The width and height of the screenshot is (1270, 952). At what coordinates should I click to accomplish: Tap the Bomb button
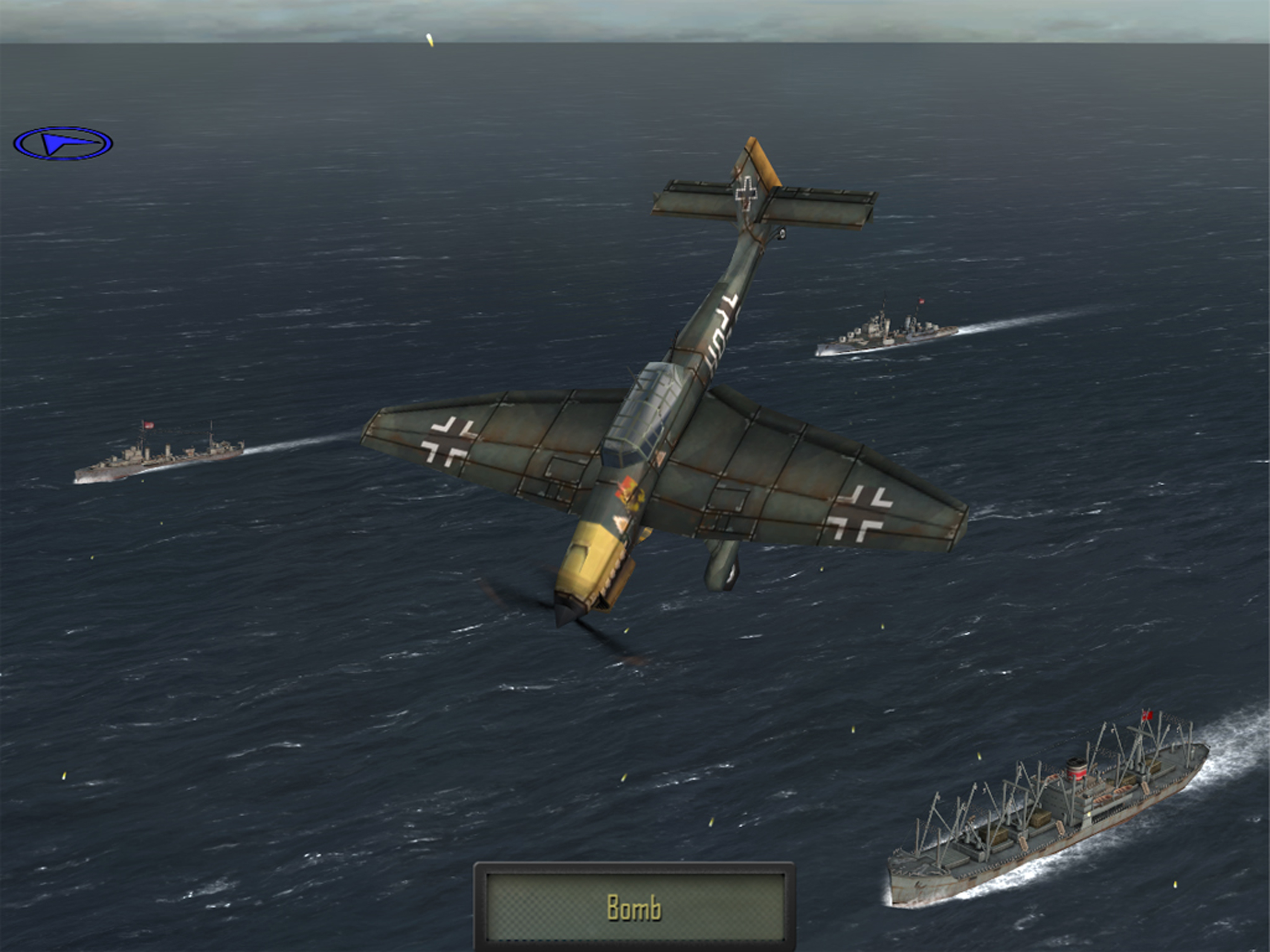[x=635, y=907]
